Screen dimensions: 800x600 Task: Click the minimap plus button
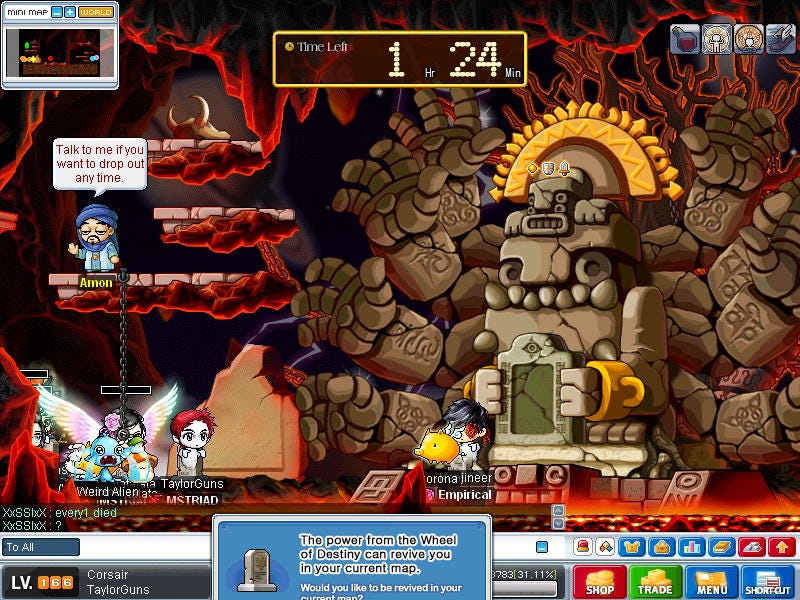click(70, 12)
